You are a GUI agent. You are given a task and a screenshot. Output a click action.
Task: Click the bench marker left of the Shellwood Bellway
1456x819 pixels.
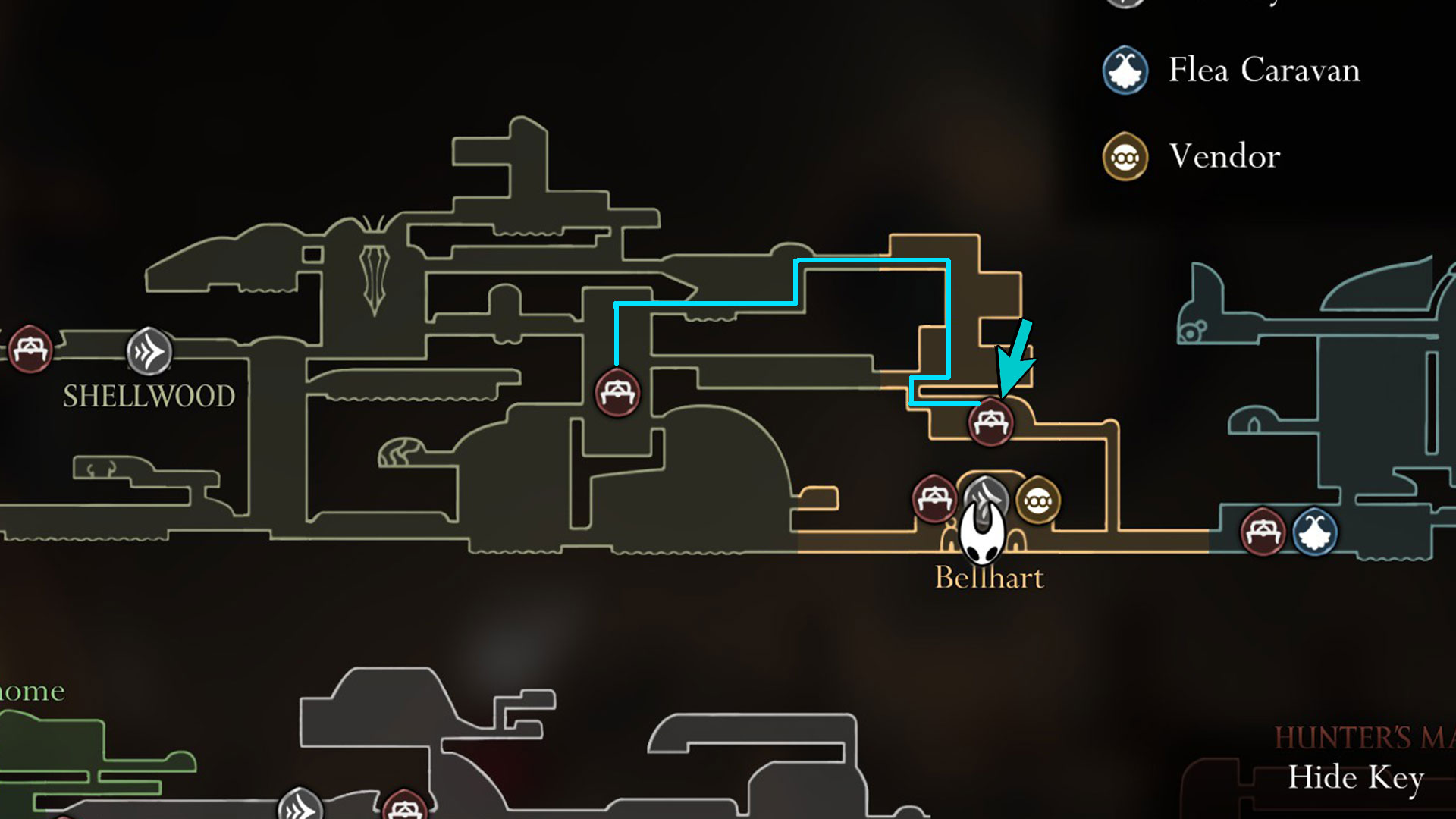tap(30, 349)
